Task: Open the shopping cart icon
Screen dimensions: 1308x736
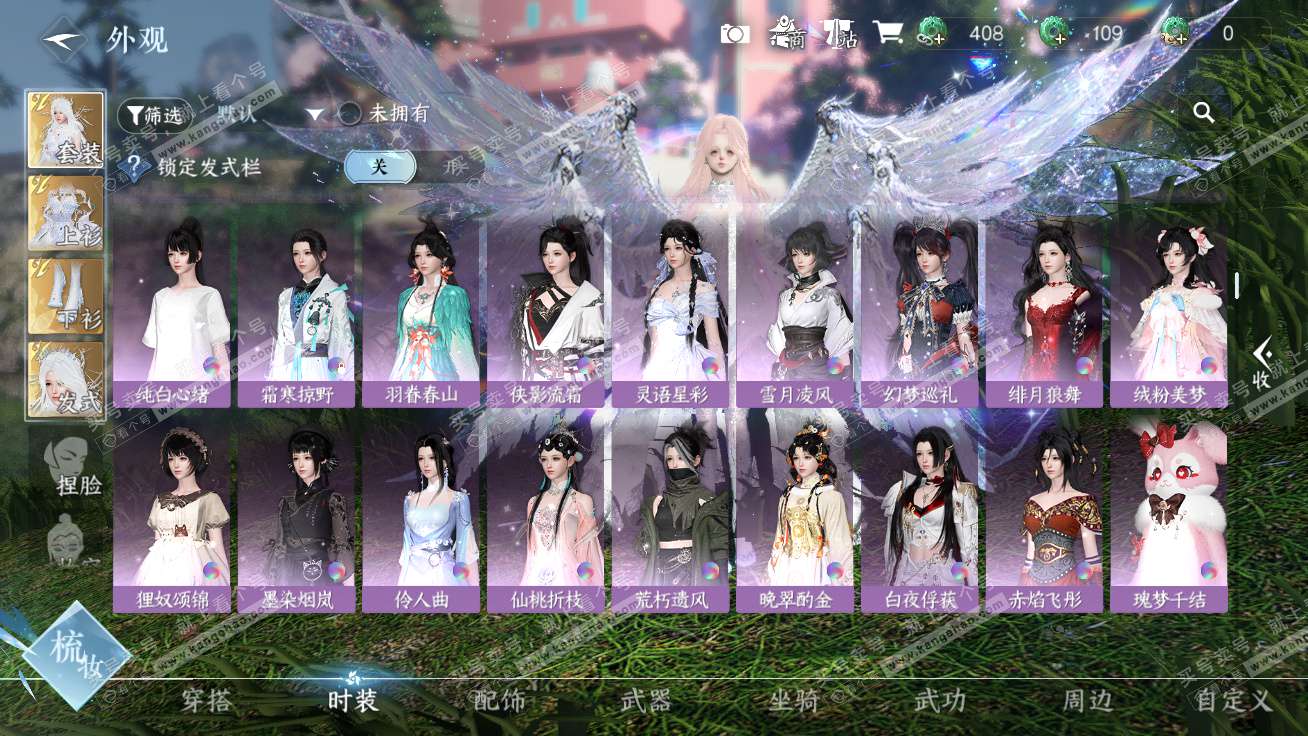Action: coord(886,33)
